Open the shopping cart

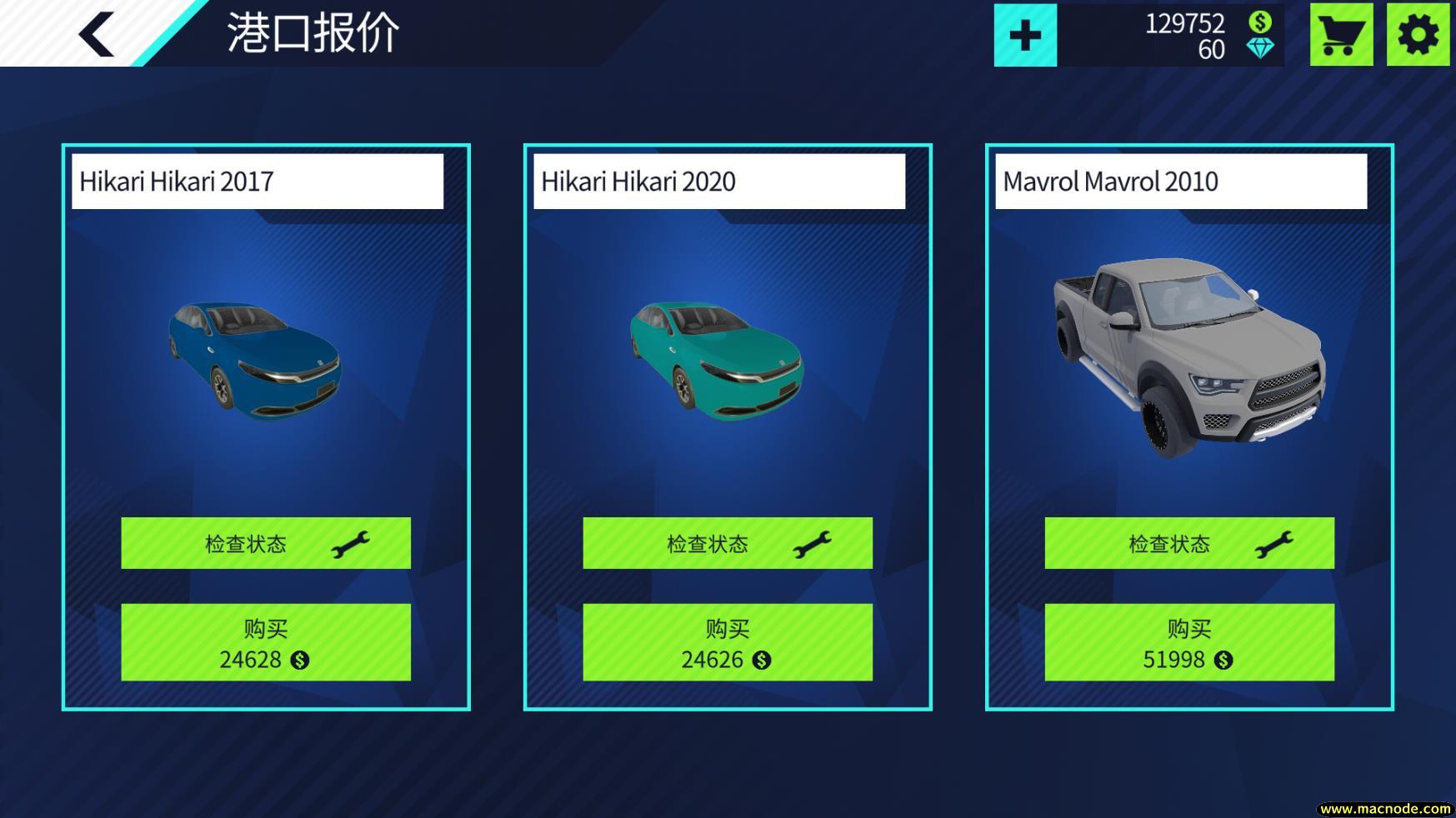click(x=1339, y=35)
